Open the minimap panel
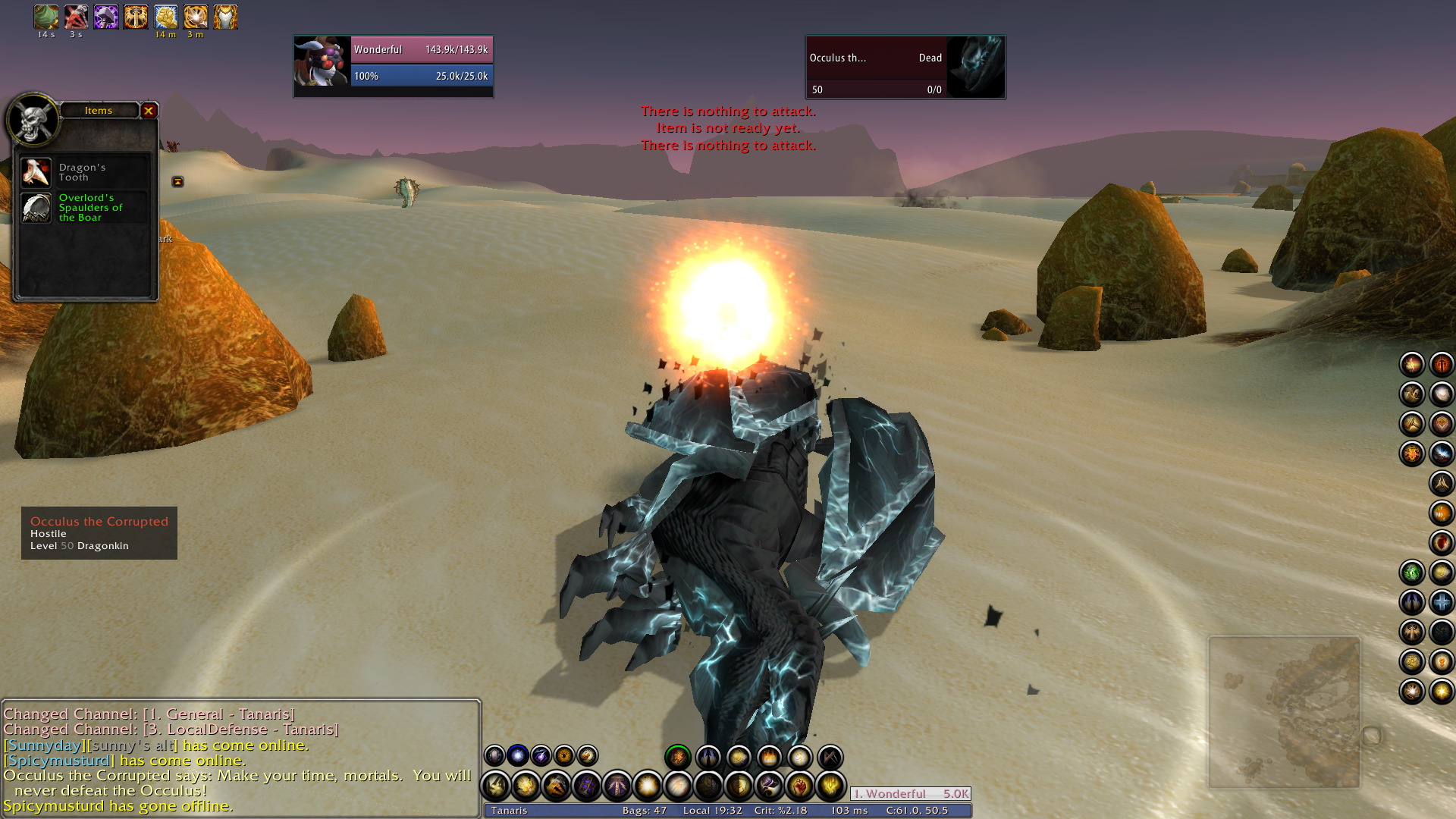The height and width of the screenshot is (819, 1456). pos(1284,713)
